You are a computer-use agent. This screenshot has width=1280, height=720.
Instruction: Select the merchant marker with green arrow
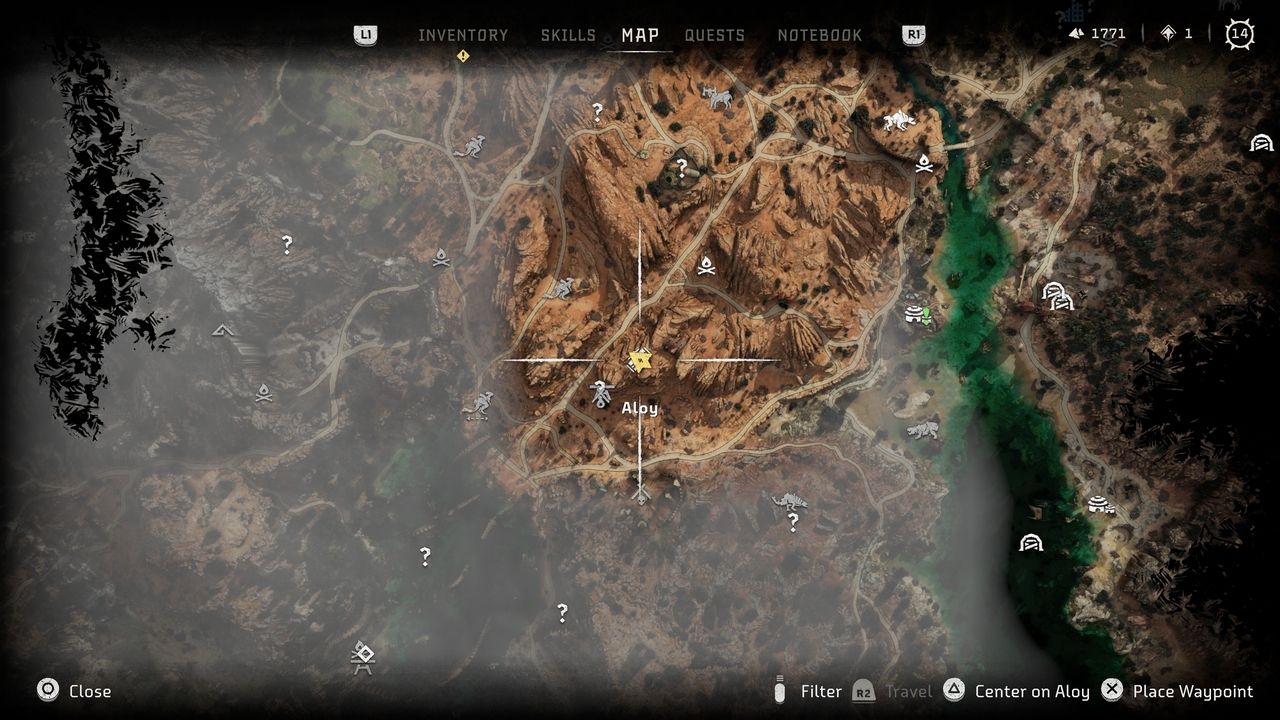click(917, 315)
